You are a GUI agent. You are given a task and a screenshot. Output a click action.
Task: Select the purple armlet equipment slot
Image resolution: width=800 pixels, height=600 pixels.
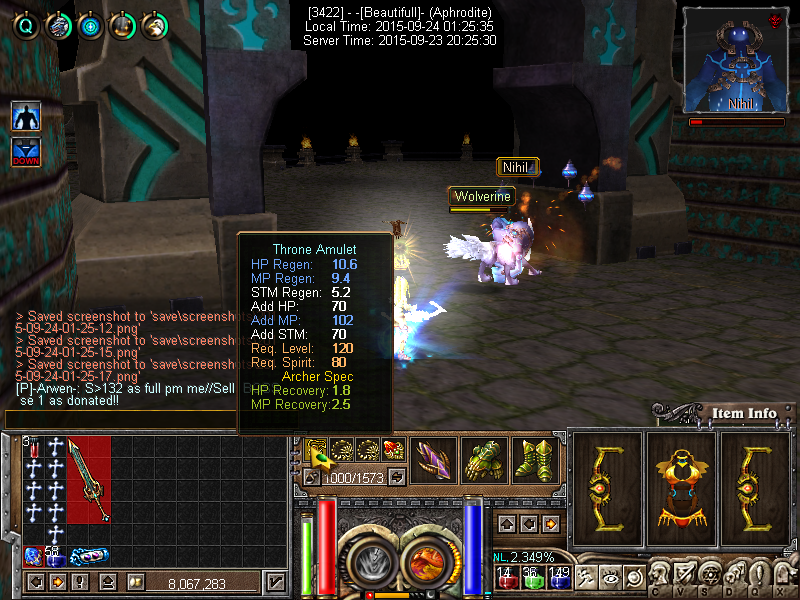433,460
